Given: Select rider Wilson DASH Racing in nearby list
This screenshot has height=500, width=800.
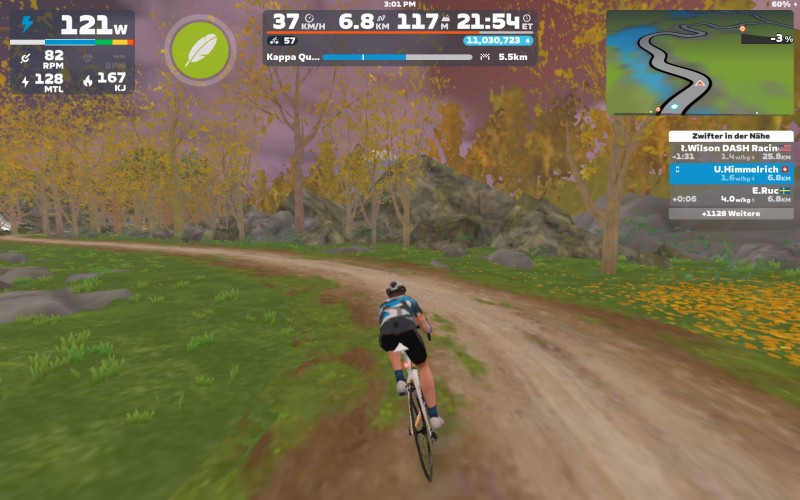Looking at the screenshot, I should pos(730,151).
